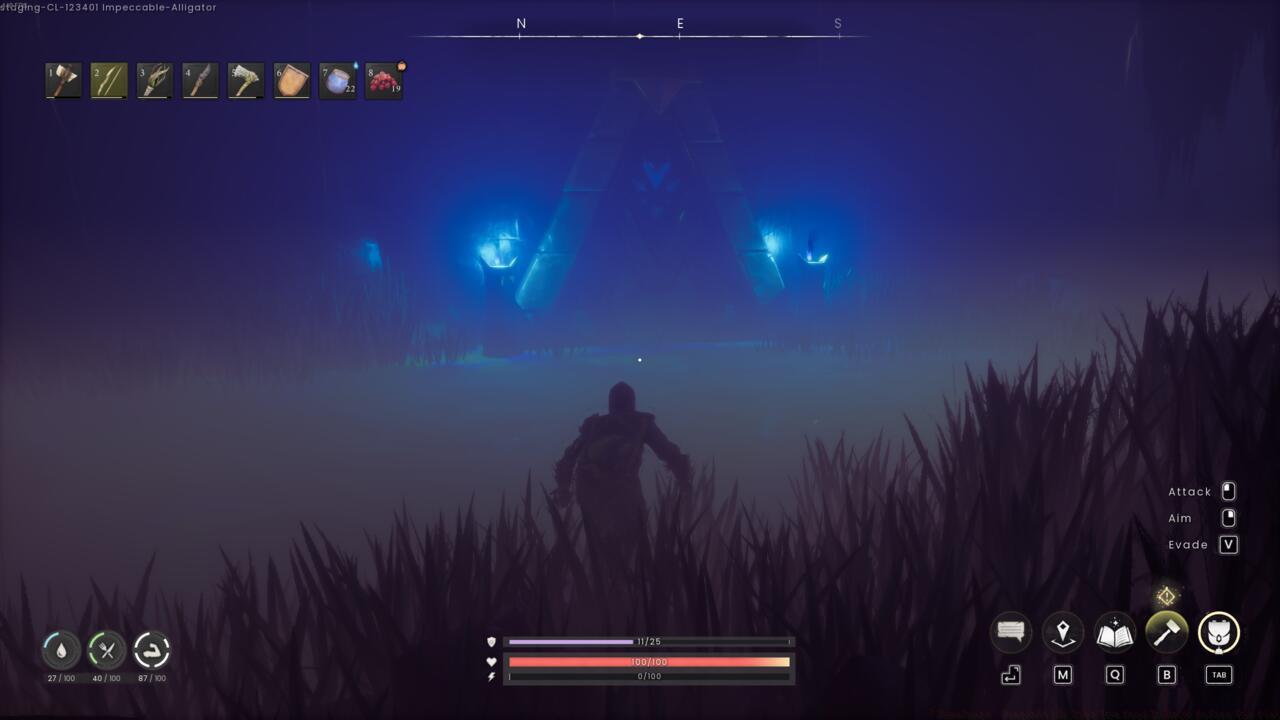Toggle the active bow in hotbar slot 2

[x=109, y=81]
